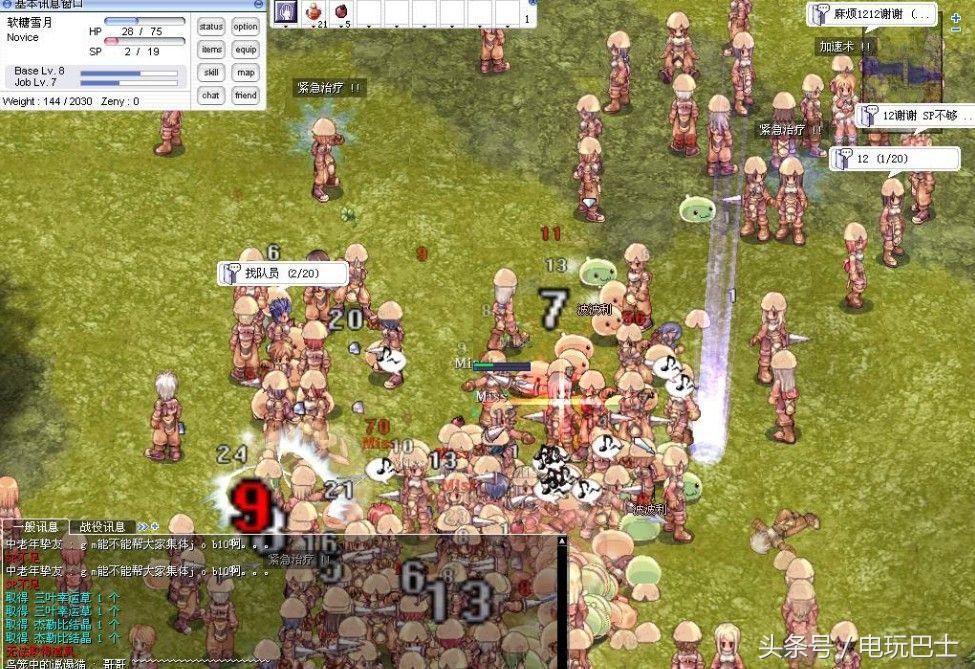Switch to the 战役讯息 chat tab

point(102,527)
